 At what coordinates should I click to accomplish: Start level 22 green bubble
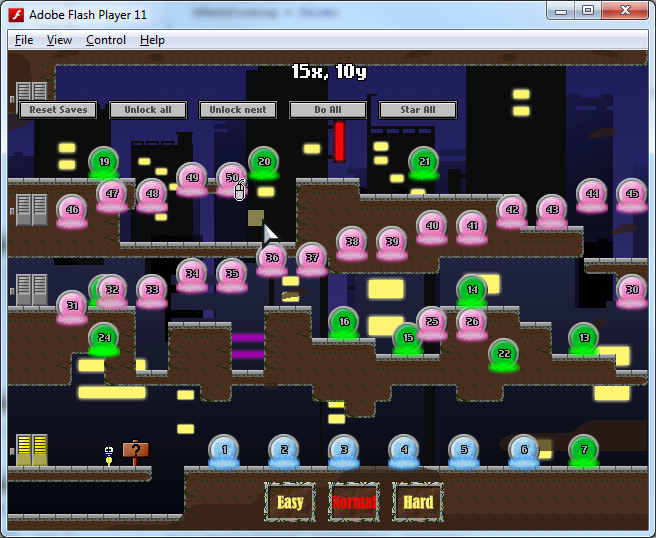coord(503,354)
